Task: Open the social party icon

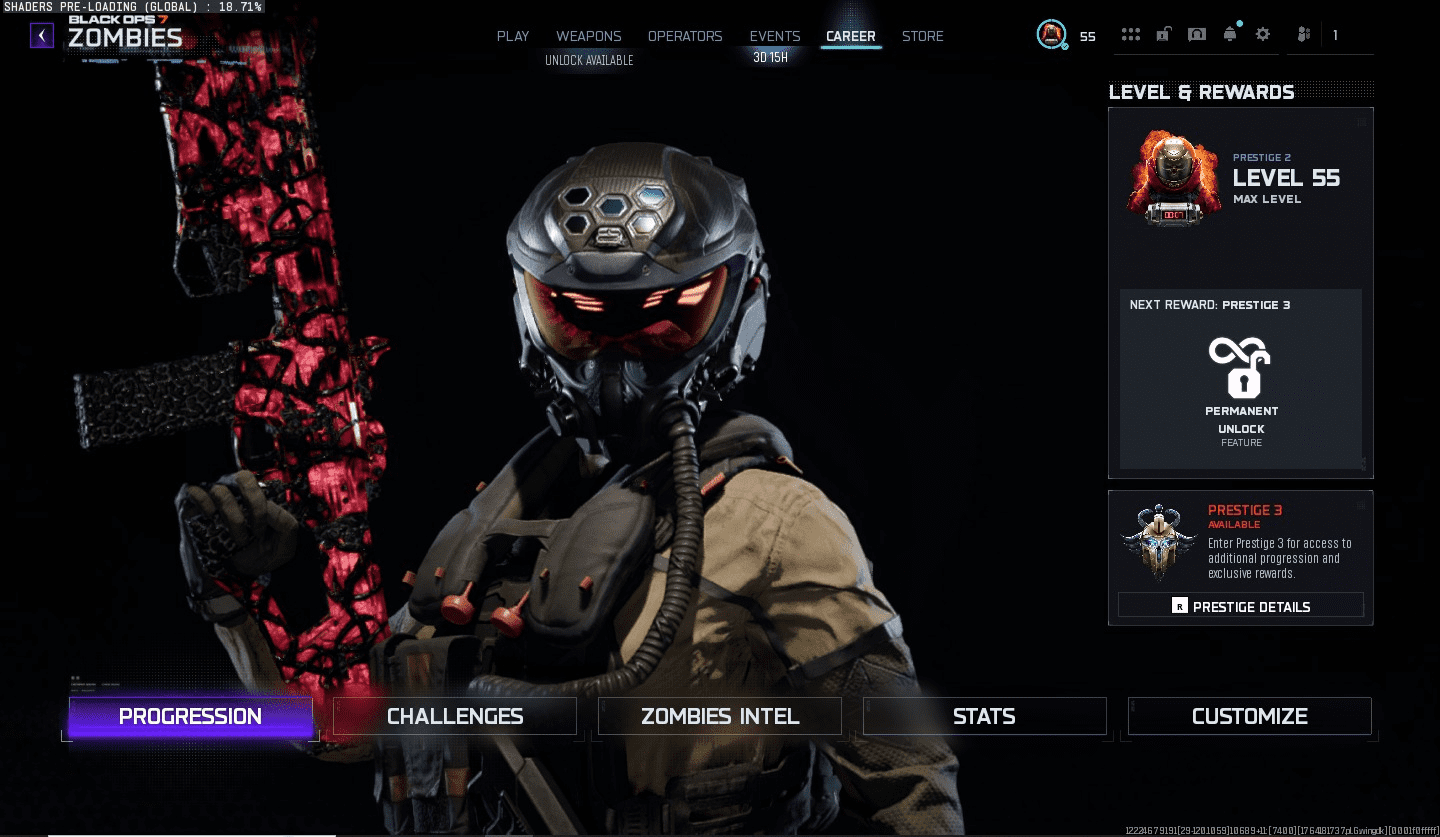Action: [1304, 35]
